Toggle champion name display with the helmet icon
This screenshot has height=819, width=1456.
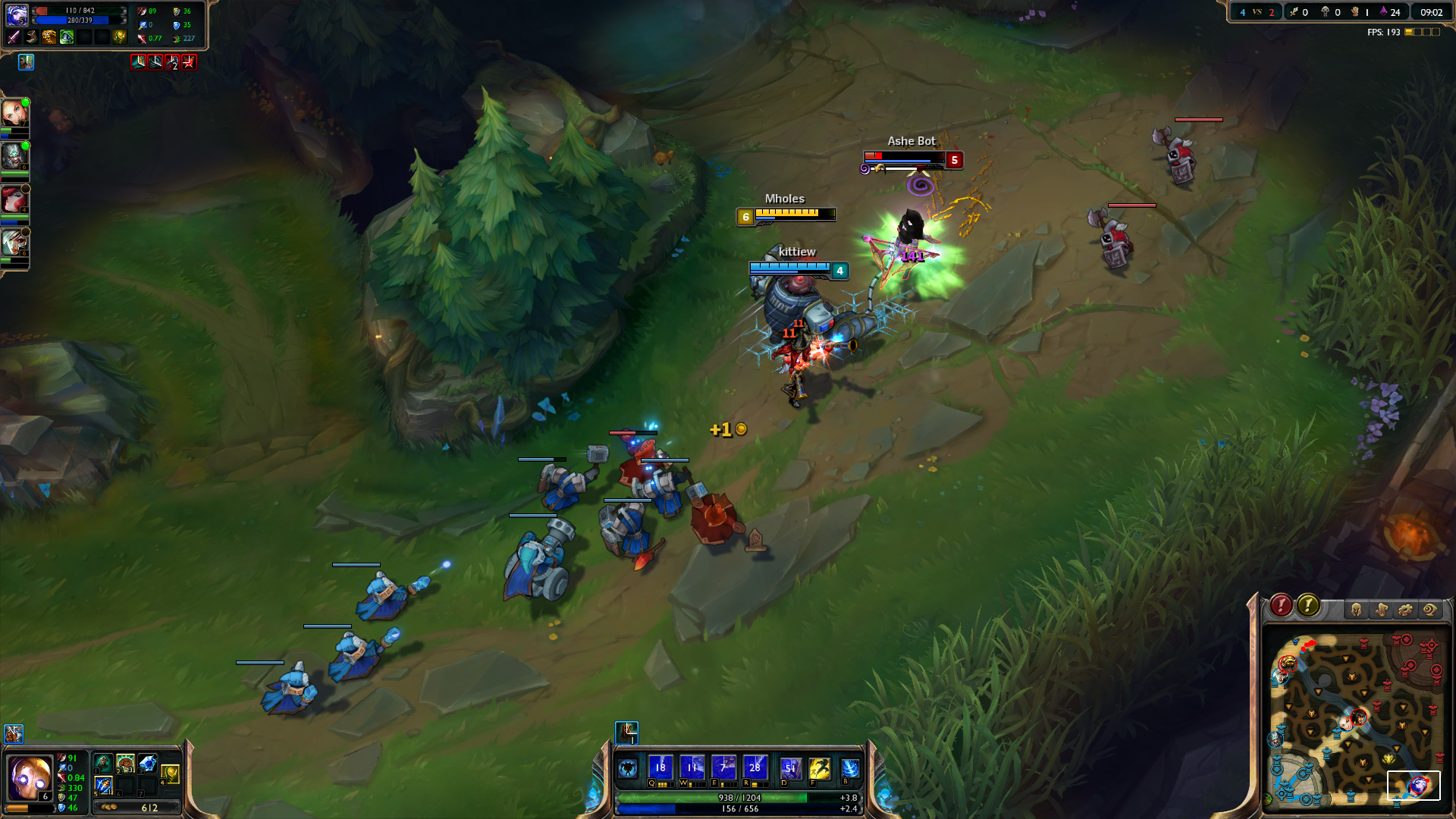tap(1356, 609)
